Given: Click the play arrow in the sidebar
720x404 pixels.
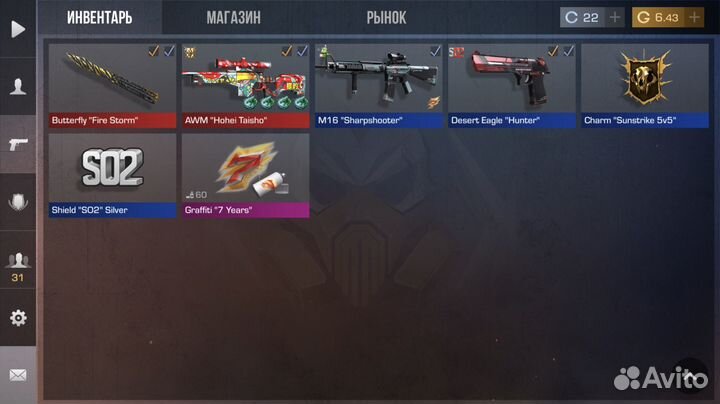Looking at the screenshot, I should pos(18,28).
